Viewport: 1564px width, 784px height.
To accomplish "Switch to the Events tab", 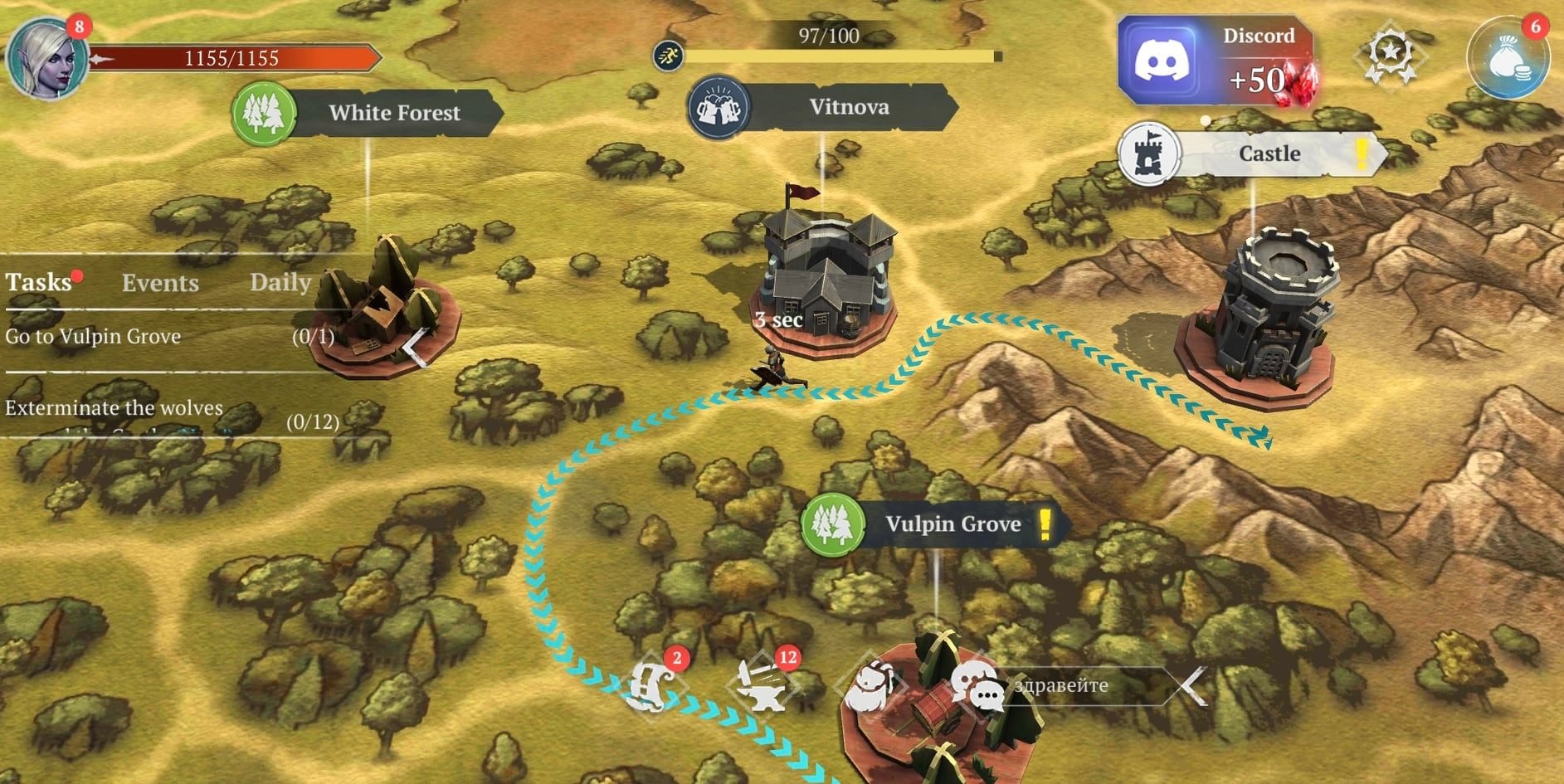I will 161,283.
